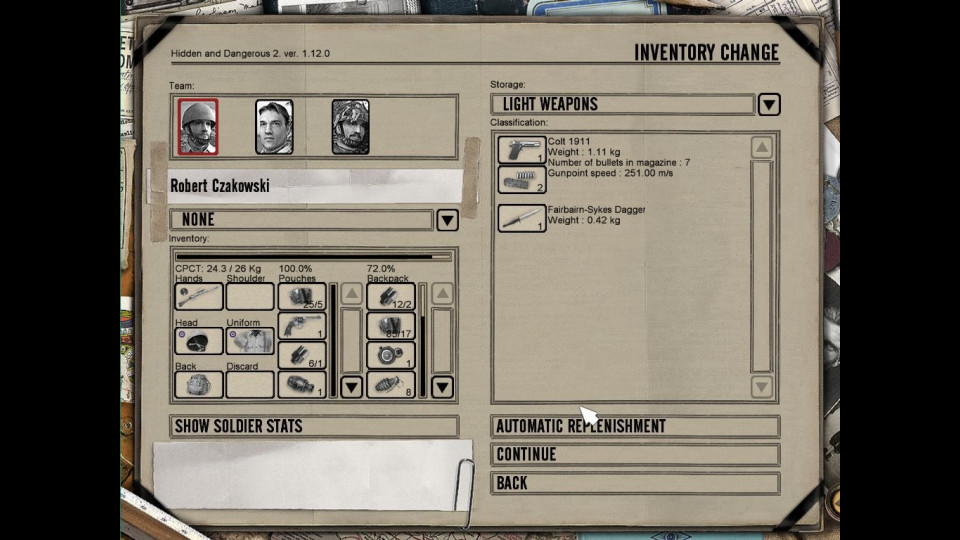Choose the backpack in the Back slot
Viewport: 960px width, 540px height.
[x=198, y=385]
